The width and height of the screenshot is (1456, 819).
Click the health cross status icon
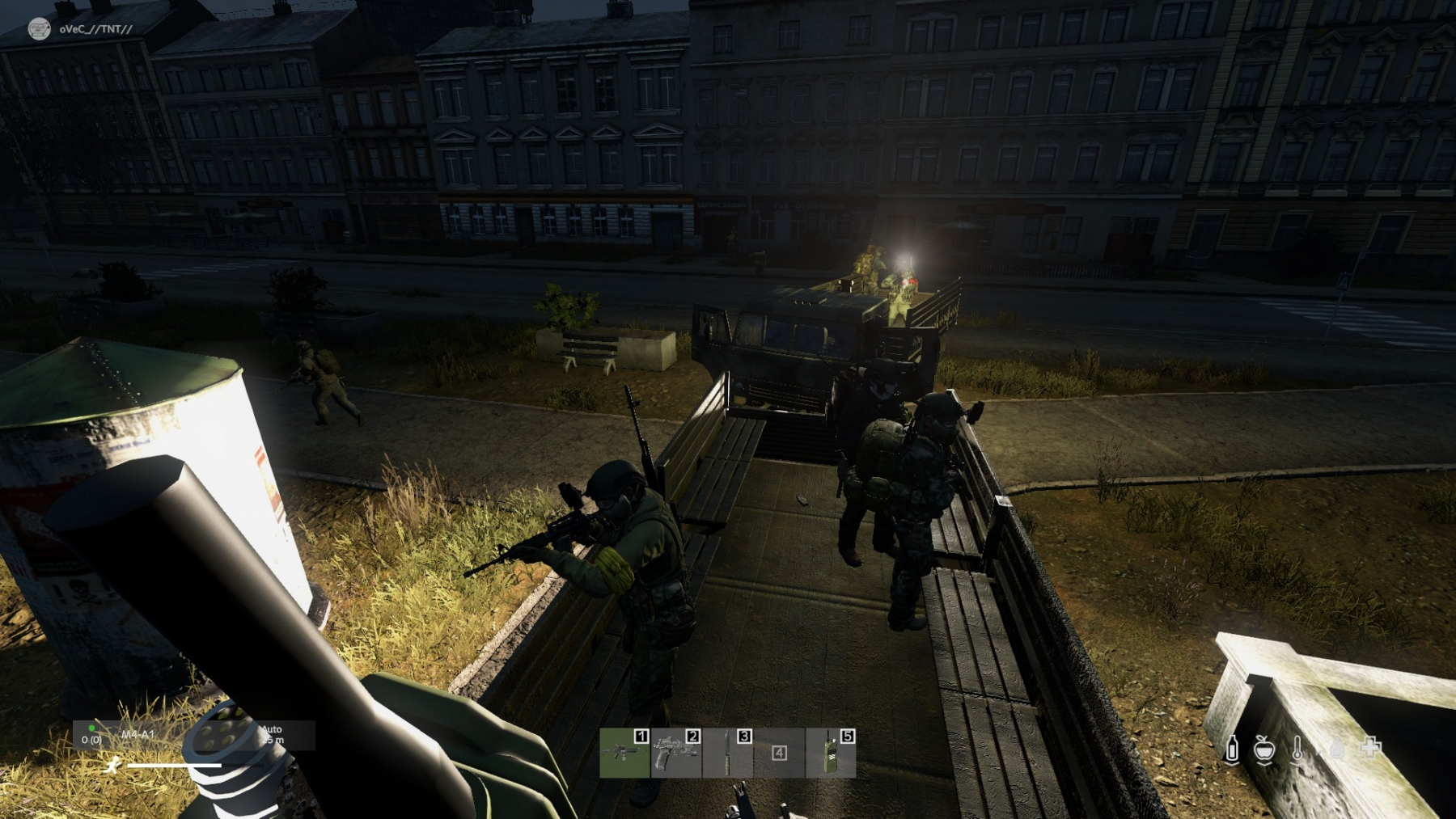point(1371,748)
